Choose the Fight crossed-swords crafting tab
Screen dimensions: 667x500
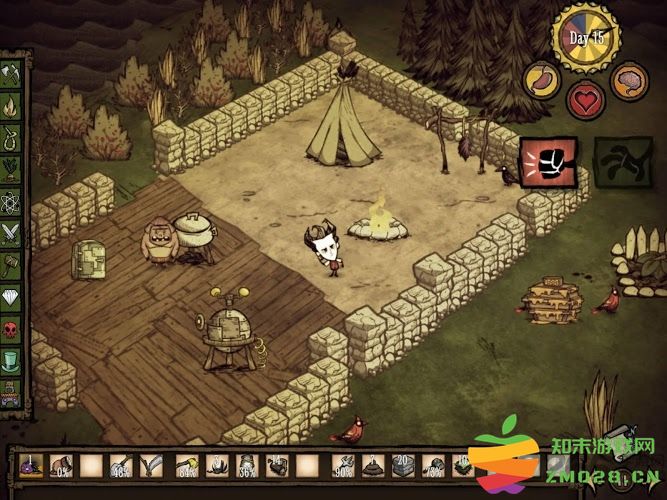tap(12, 232)
